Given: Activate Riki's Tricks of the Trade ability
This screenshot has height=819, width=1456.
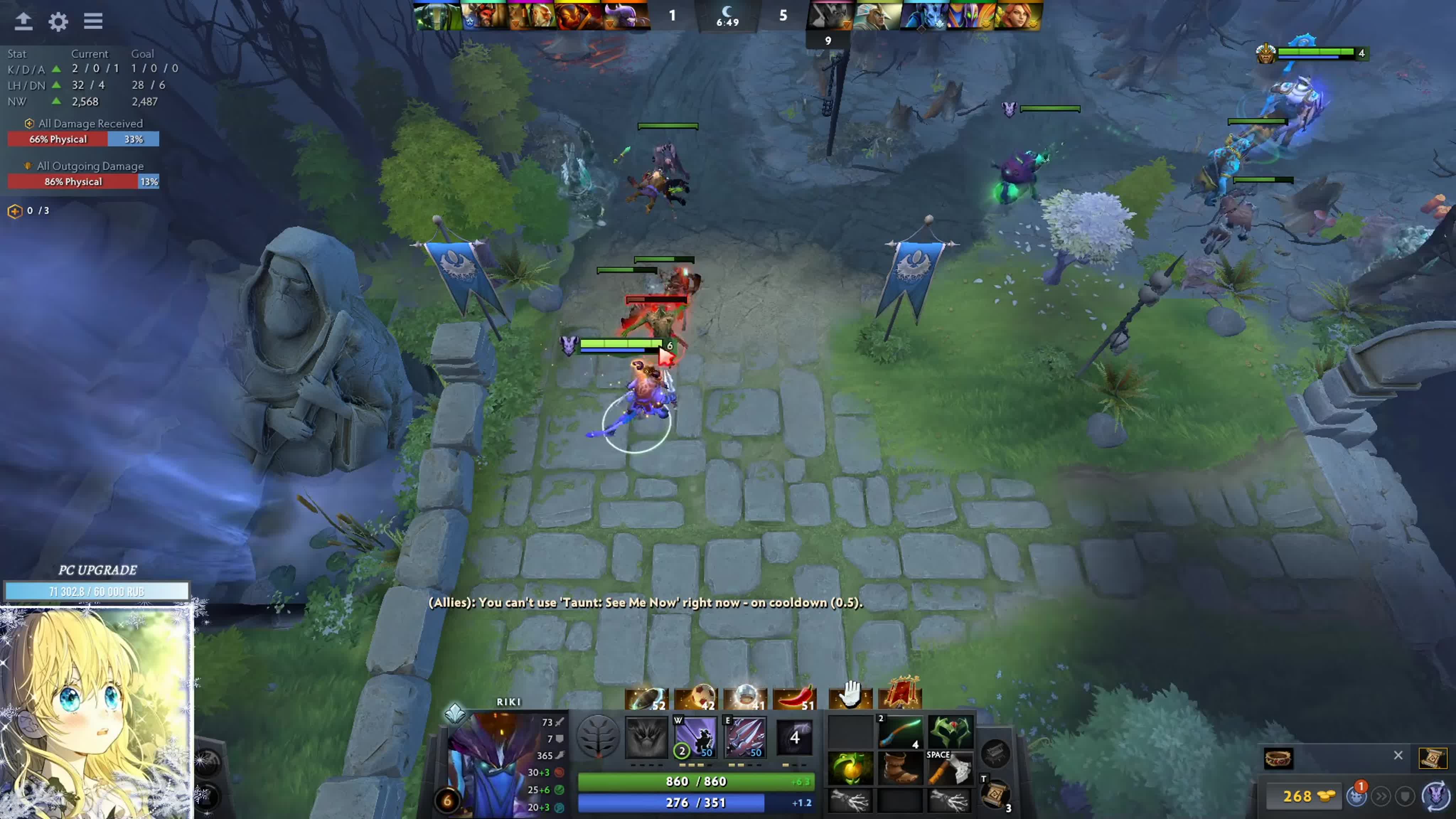Looking at the screenshot, I should click(x=745, y=737).
